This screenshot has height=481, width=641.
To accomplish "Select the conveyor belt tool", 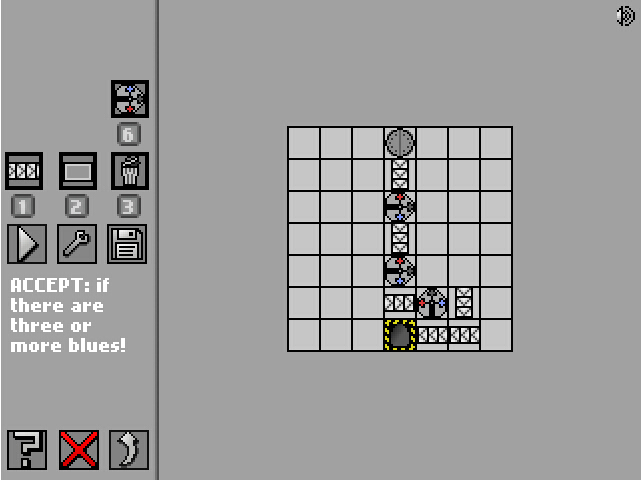I will 24,171.
